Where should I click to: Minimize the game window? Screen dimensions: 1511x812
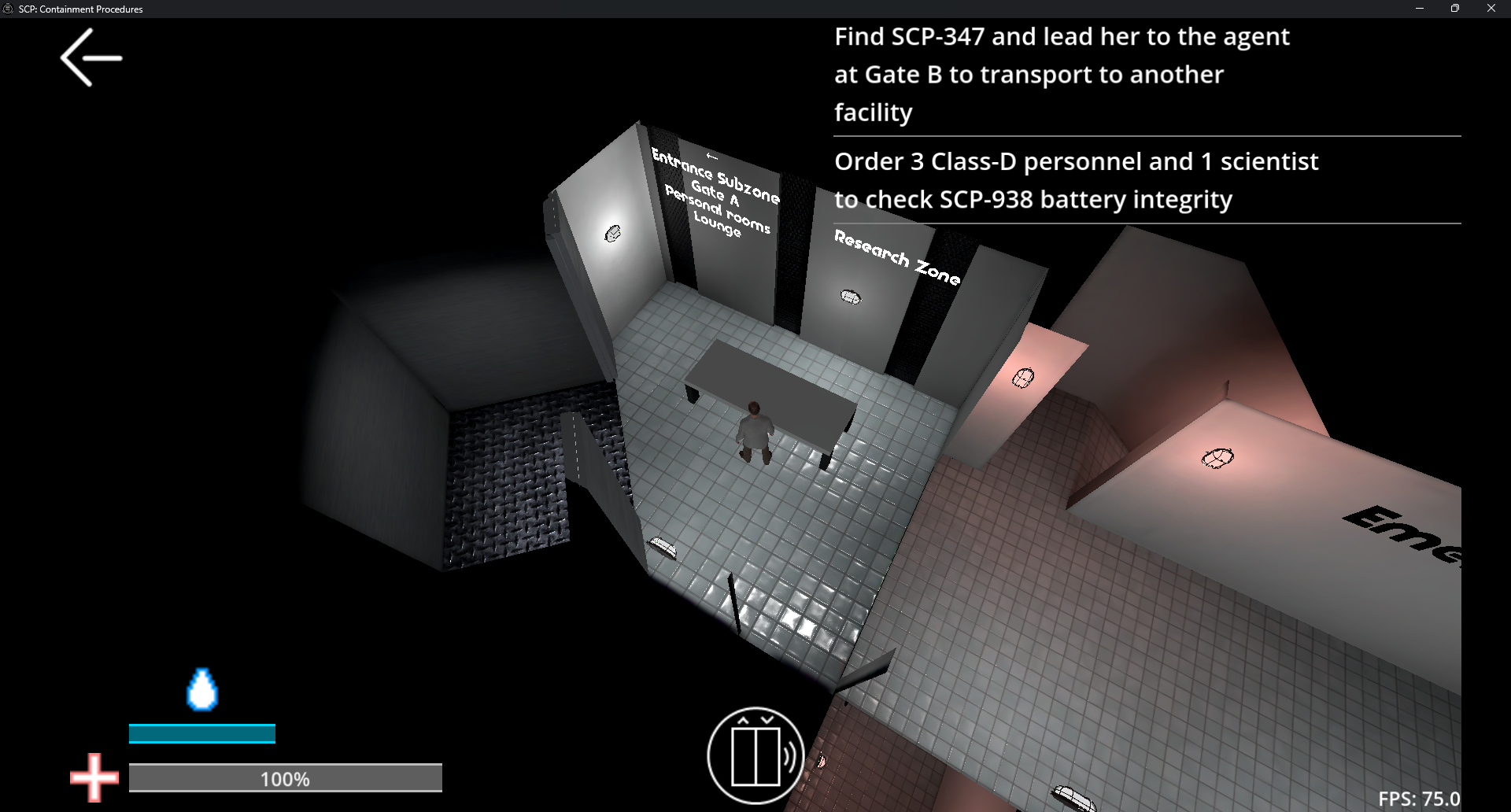[x=1420, y=9]
